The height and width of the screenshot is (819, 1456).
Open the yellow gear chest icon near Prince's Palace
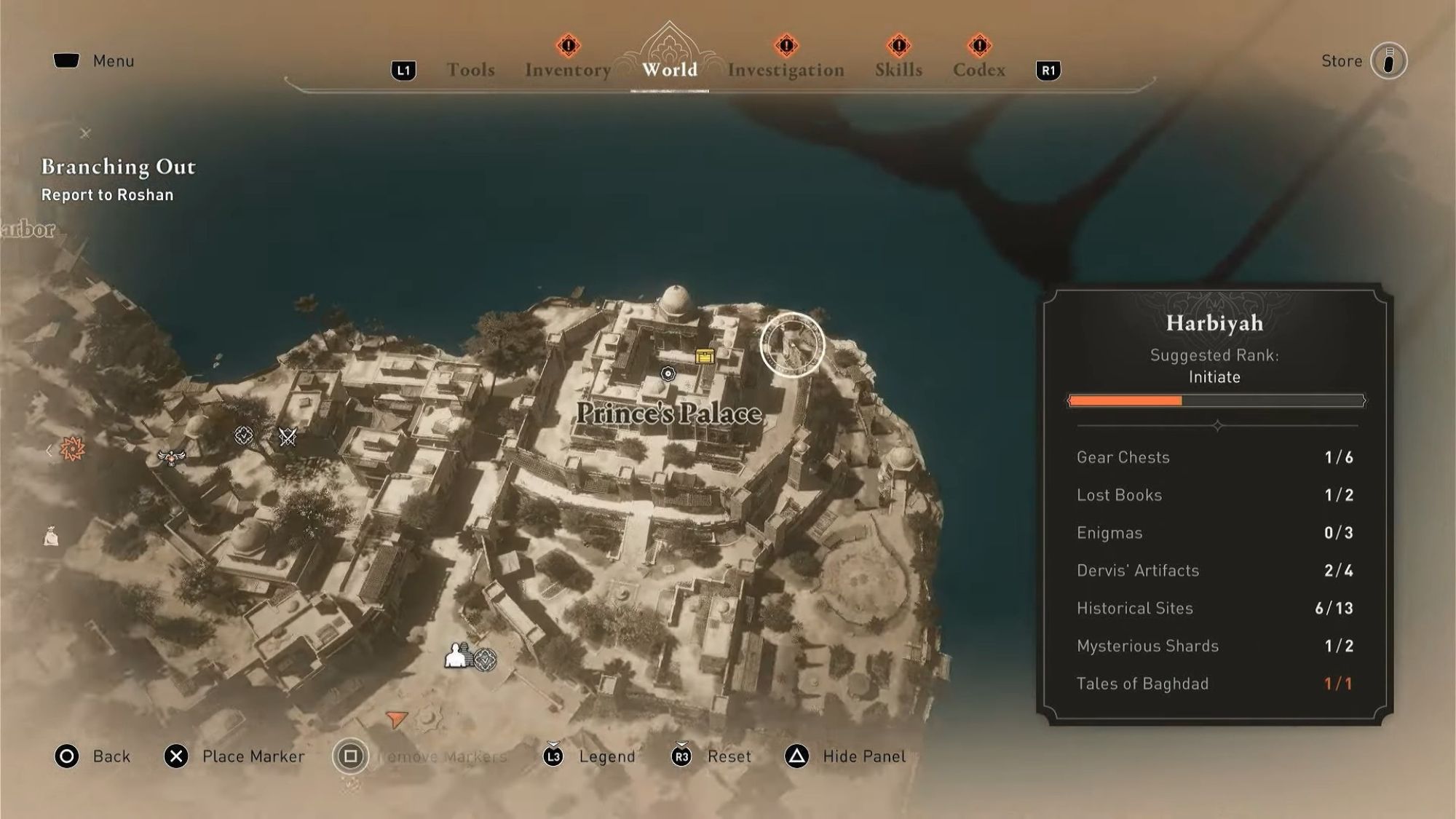click(x=703, y=357)
